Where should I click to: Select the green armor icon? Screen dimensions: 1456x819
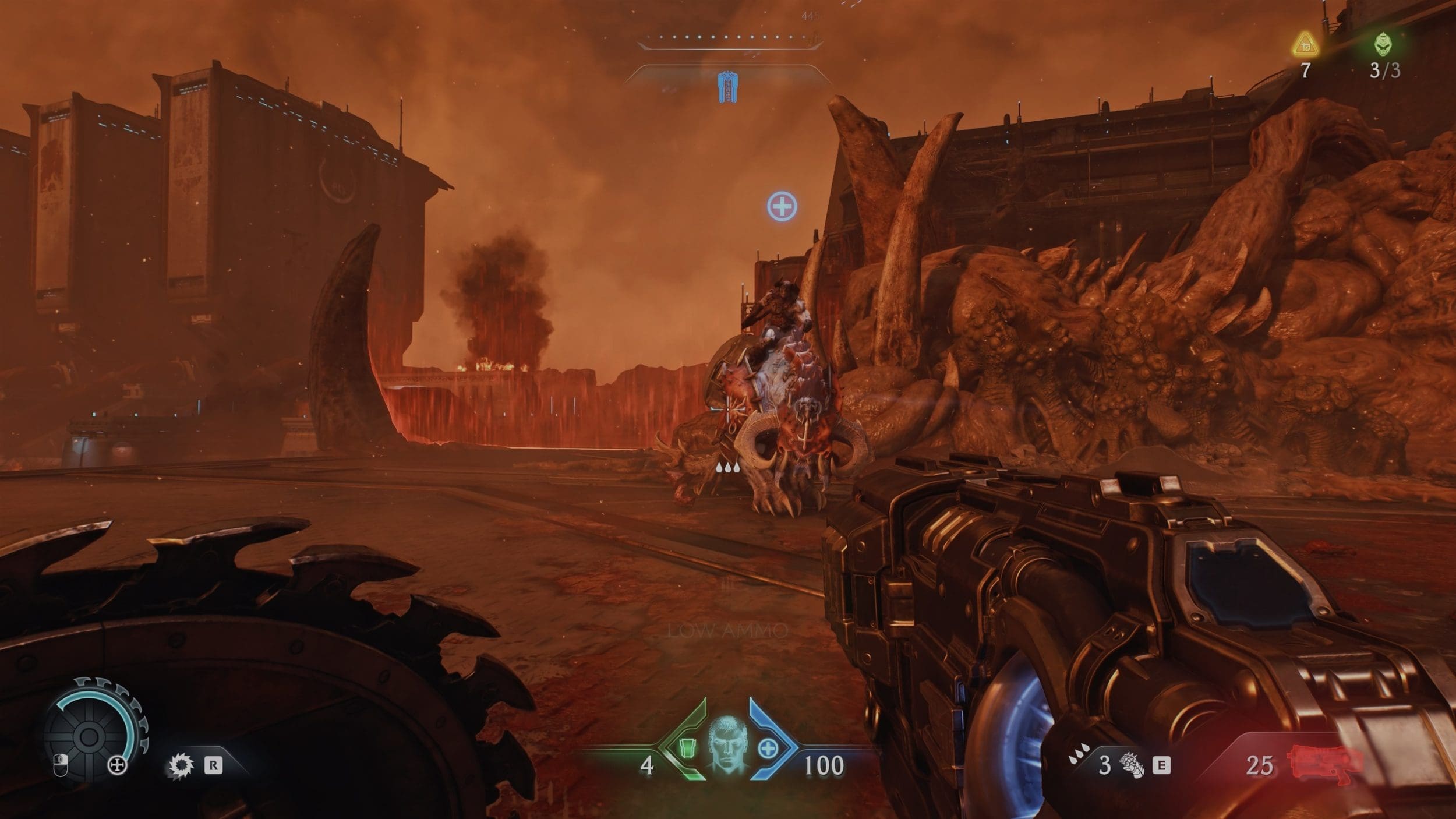[x=688, y=748]
